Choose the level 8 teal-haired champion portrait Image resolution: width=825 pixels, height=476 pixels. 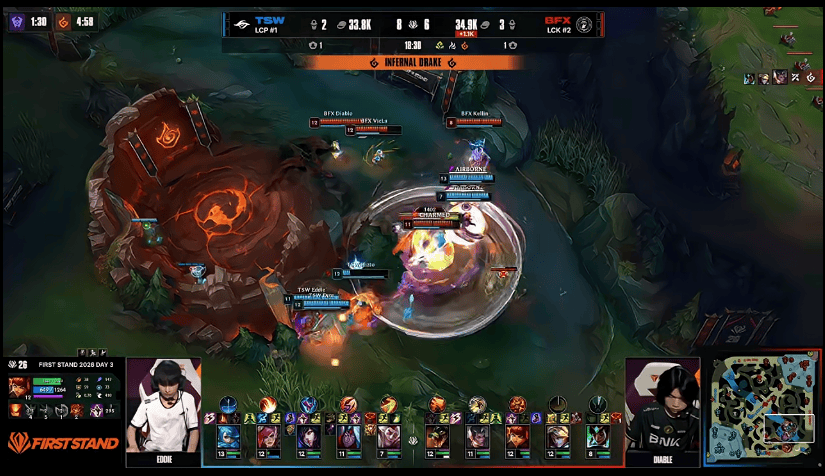598,437
